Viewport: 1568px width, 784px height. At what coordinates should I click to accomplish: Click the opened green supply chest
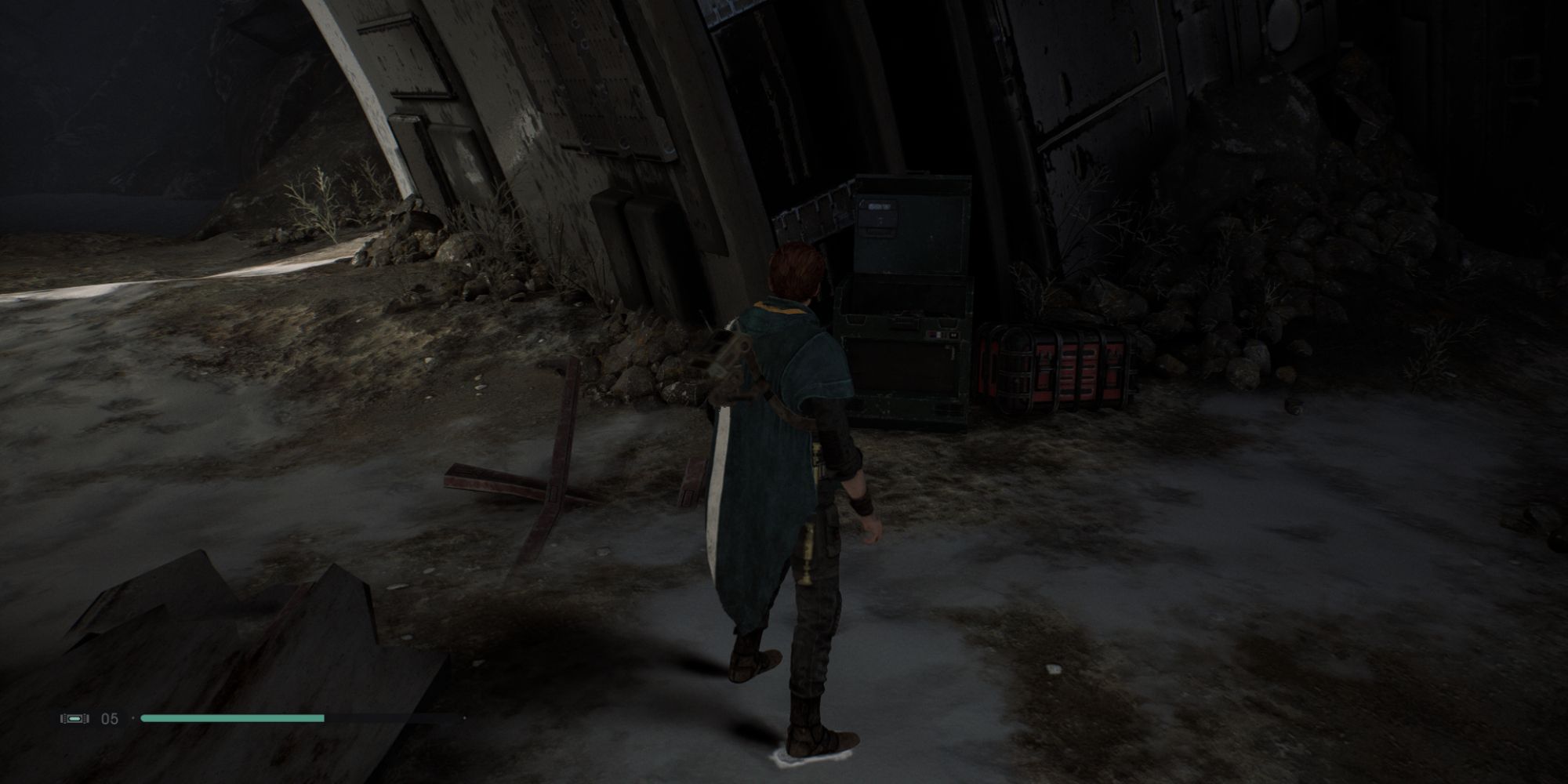[x=909, y=353]
